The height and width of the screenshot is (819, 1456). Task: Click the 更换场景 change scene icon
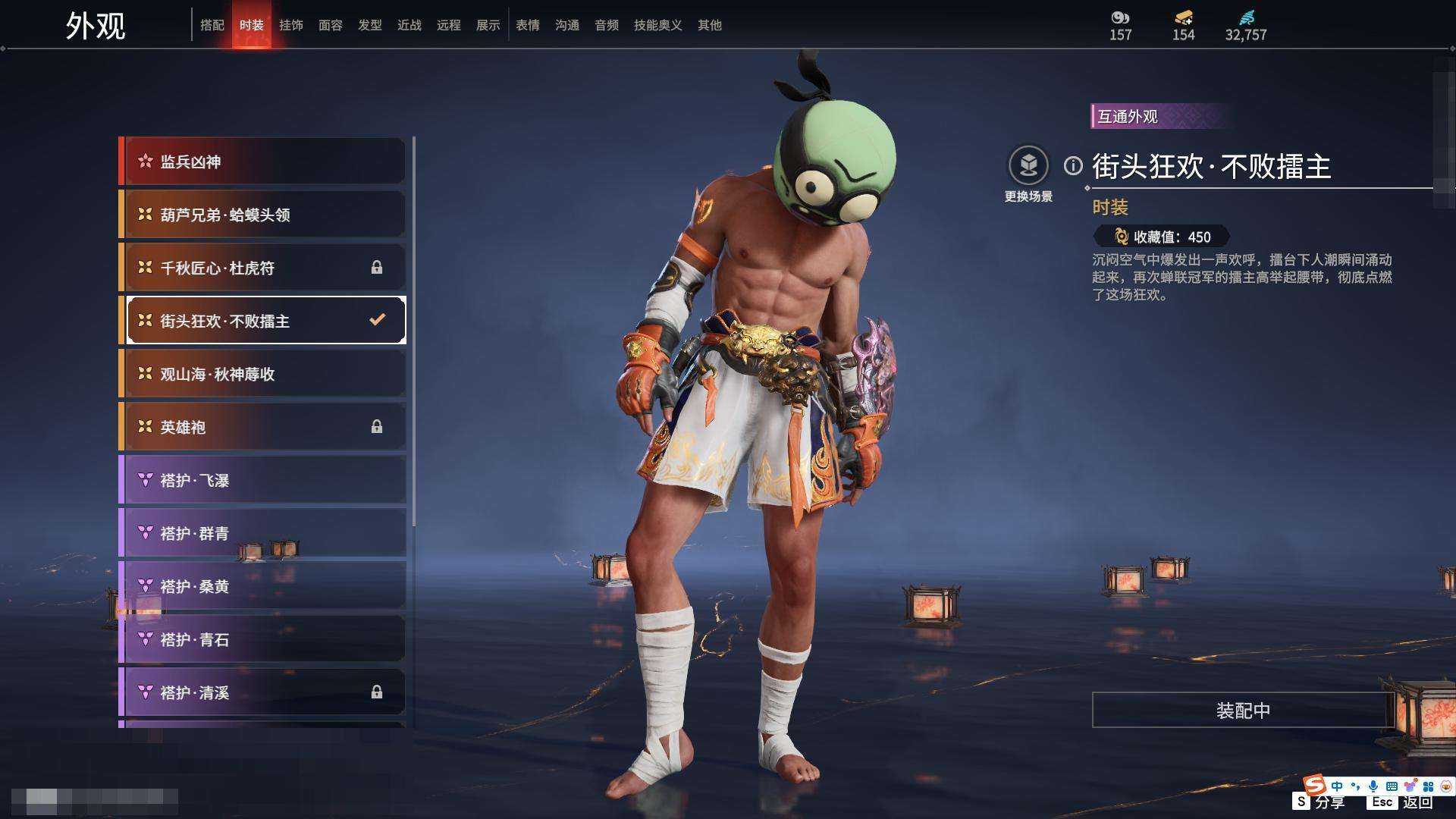click(x=1028, y=166)
